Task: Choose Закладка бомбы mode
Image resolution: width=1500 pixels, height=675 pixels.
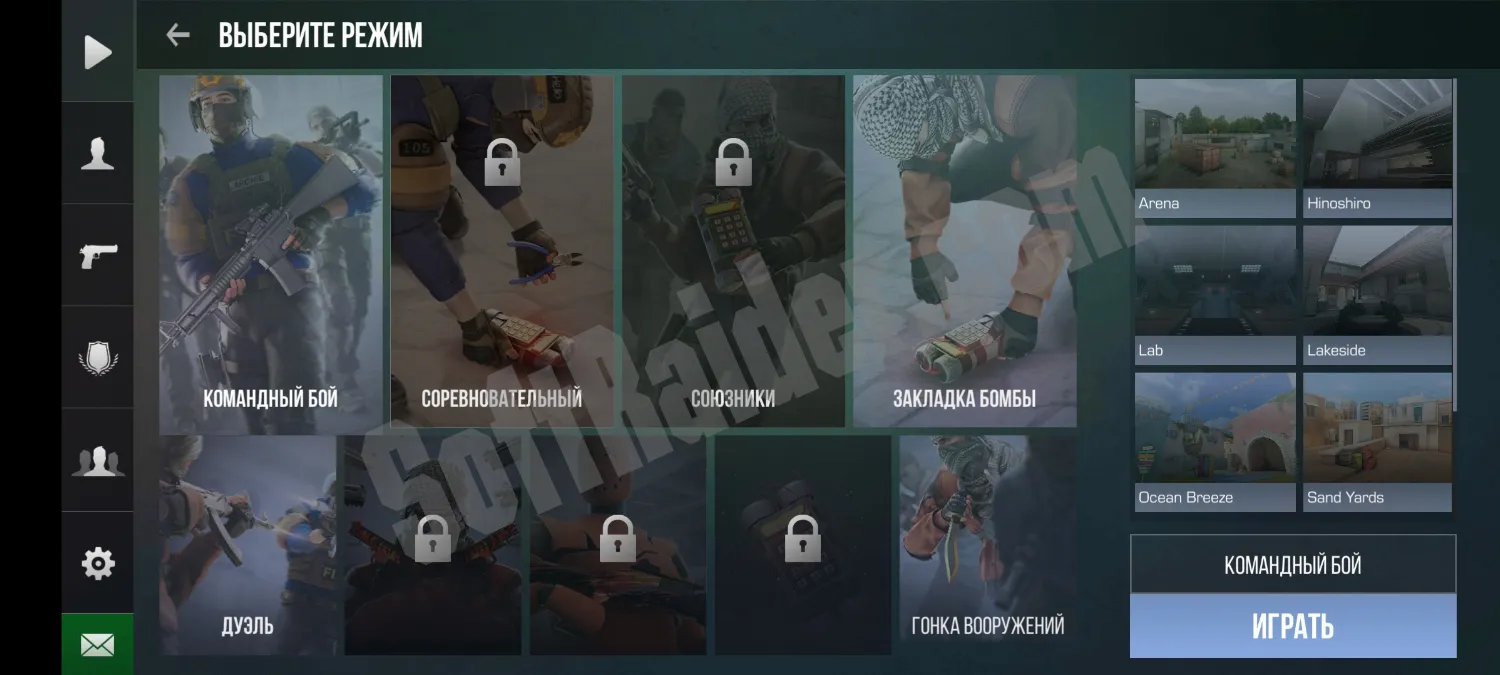Action: tap(964, 254)
